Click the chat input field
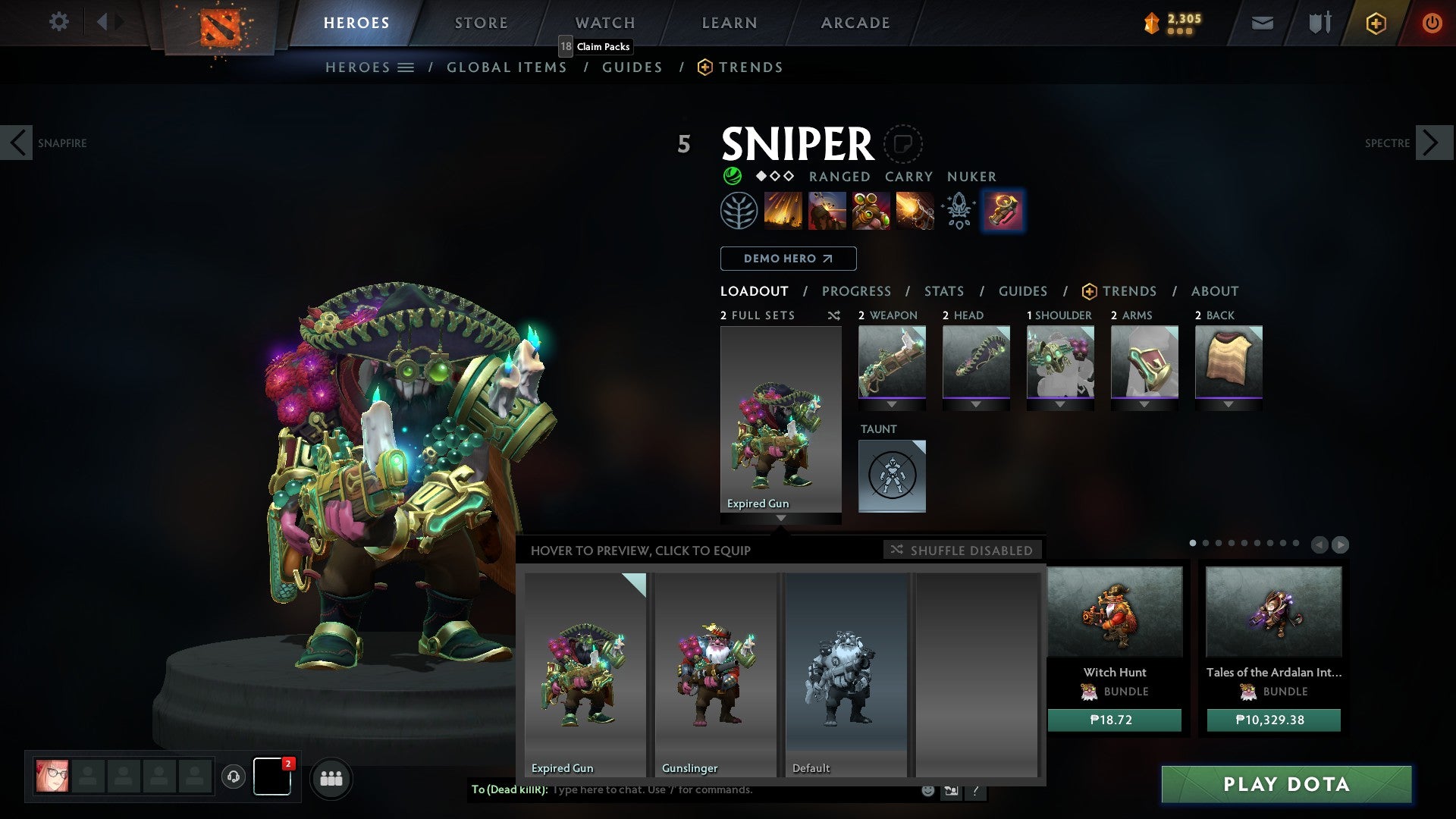The height and width of the screenshot is (819, 1456). pos(728,790)
